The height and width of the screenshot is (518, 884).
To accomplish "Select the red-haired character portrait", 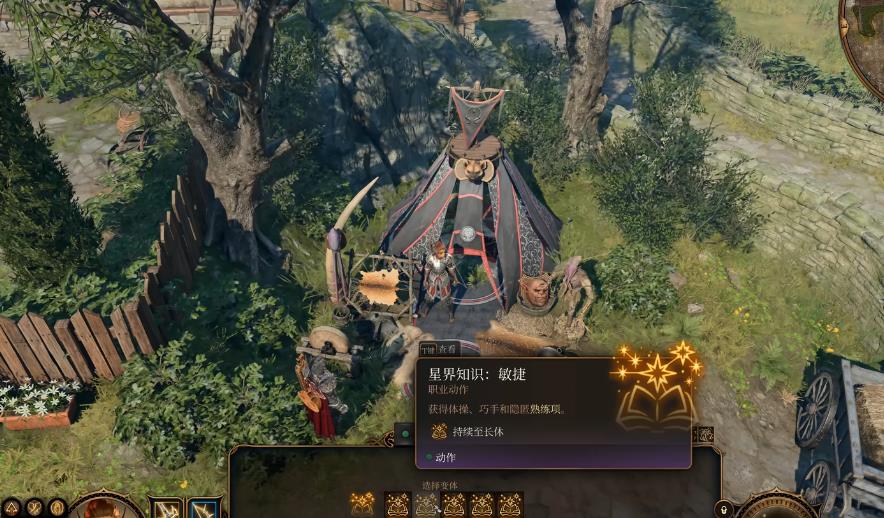I will [104, 508].
